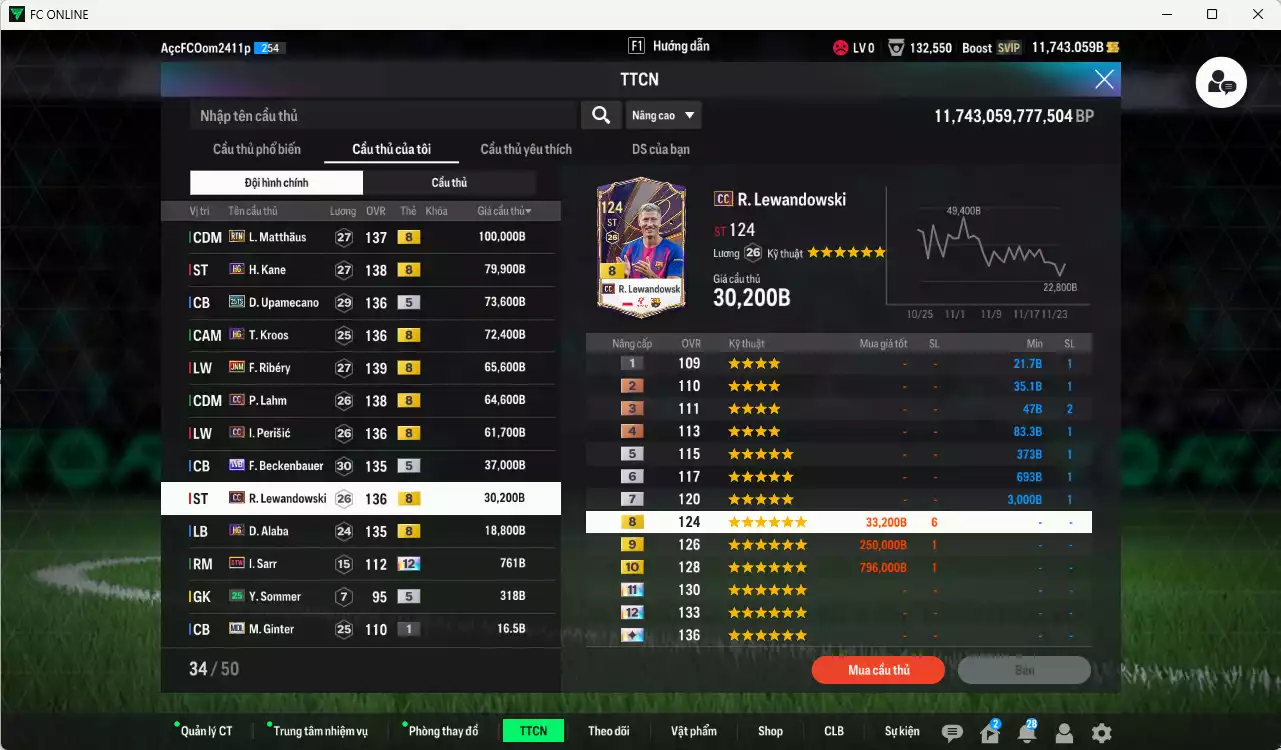Expand the F1 Hướng dẫn option
Viewport: 1281px width, 750px height.
coord(668,45)
